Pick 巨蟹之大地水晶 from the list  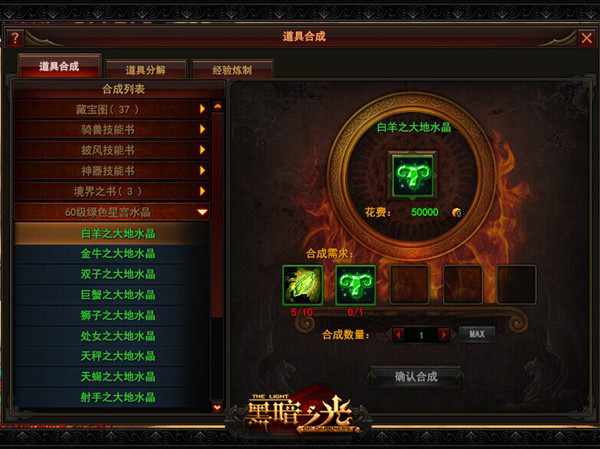pos(118,295)
